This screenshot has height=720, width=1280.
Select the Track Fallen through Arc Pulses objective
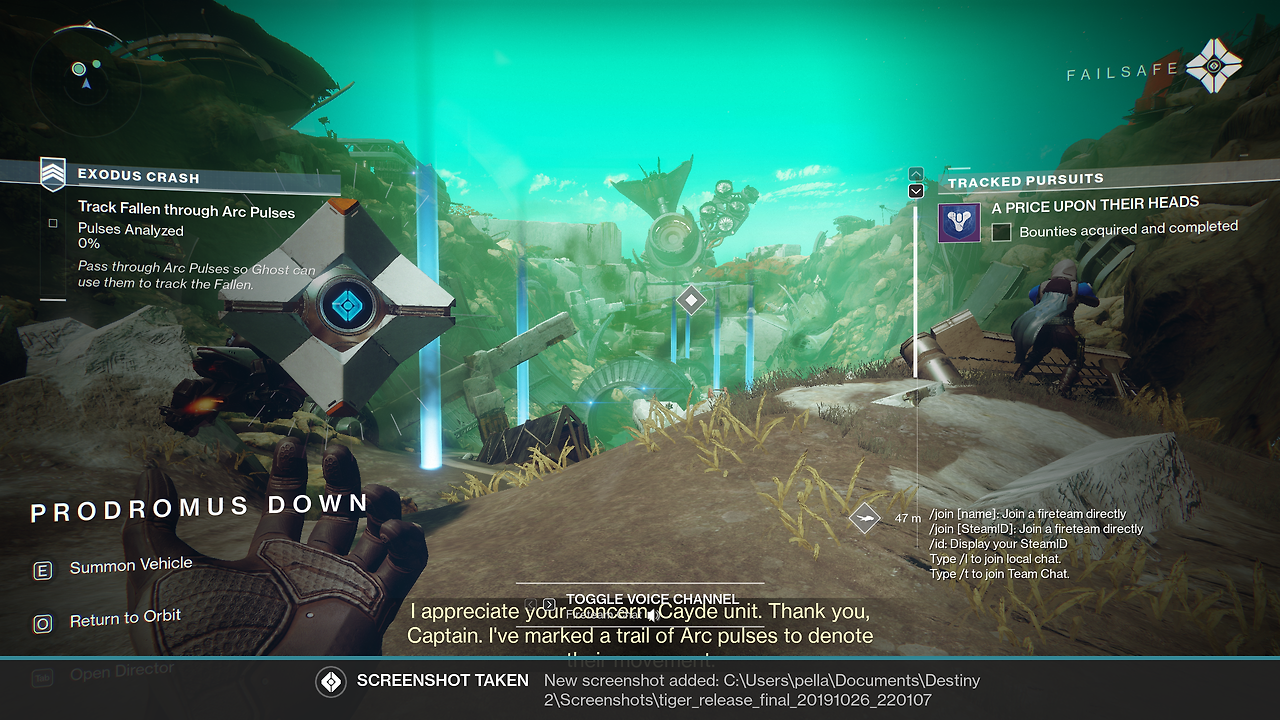(x=186, y=211)
